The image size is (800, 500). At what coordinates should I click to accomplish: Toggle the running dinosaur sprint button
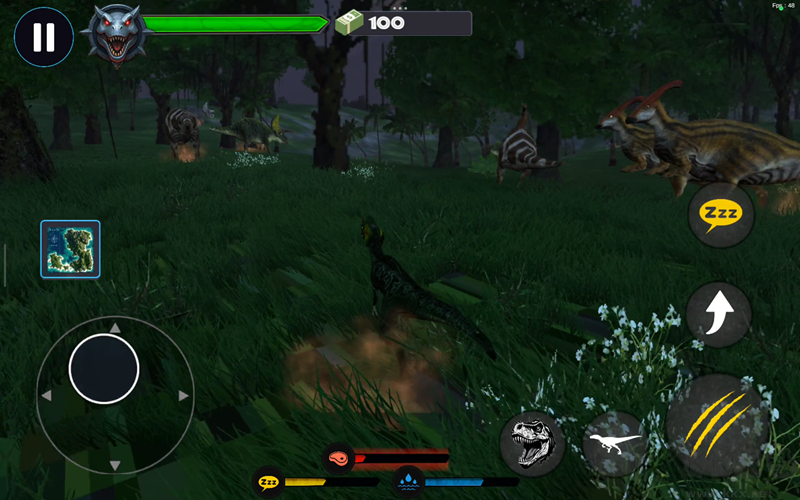[x=615, y=442]
